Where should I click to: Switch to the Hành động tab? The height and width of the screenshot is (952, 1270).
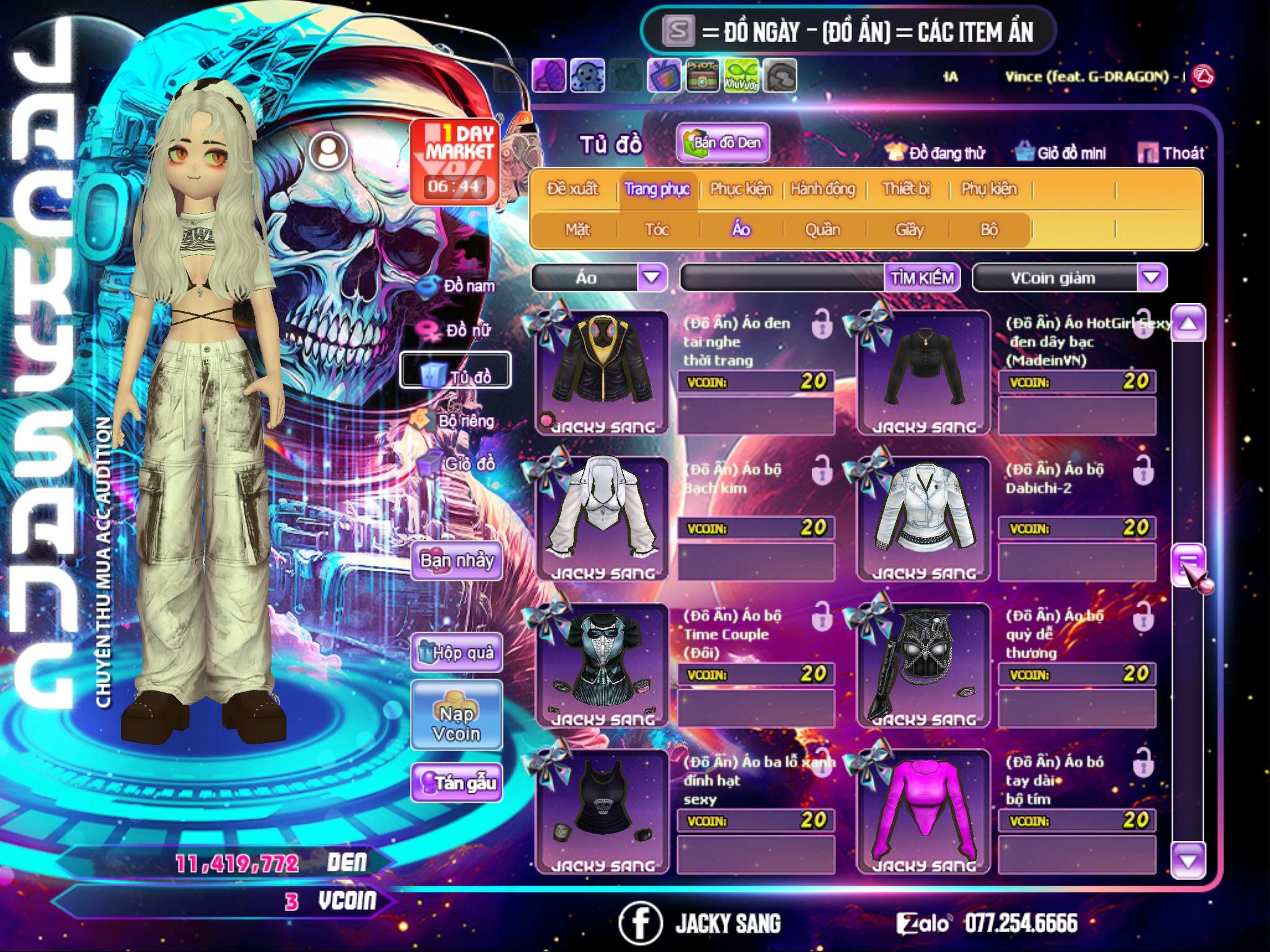point(823,189)
